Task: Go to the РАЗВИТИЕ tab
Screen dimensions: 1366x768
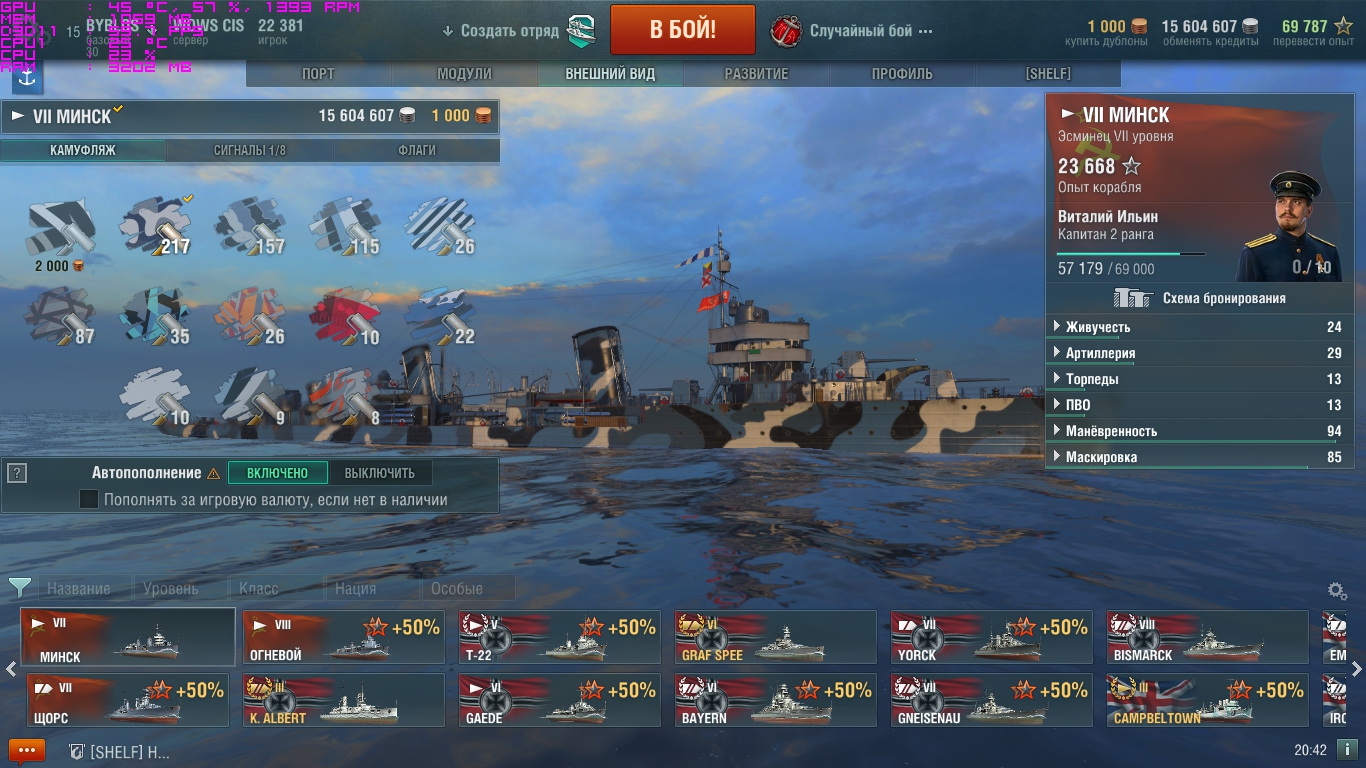Action: click(756, 74)
